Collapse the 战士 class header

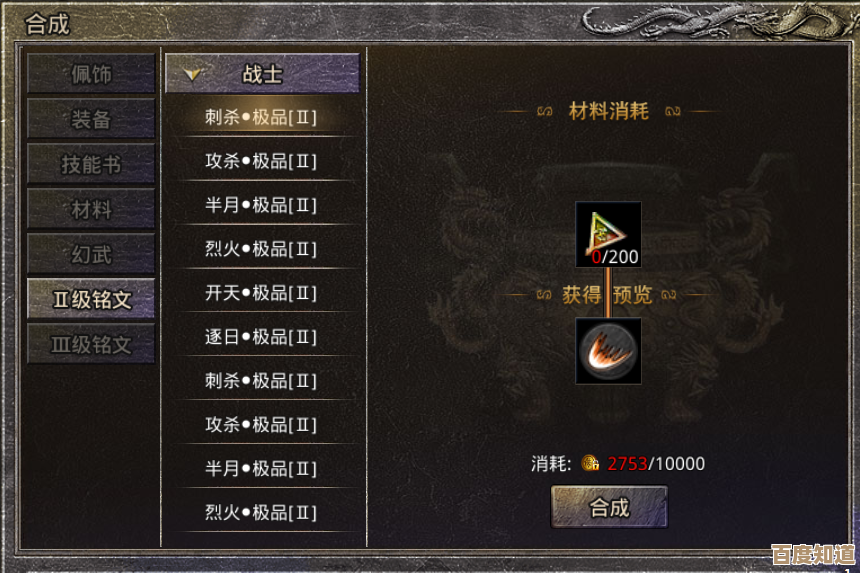(x=262, y=74)
